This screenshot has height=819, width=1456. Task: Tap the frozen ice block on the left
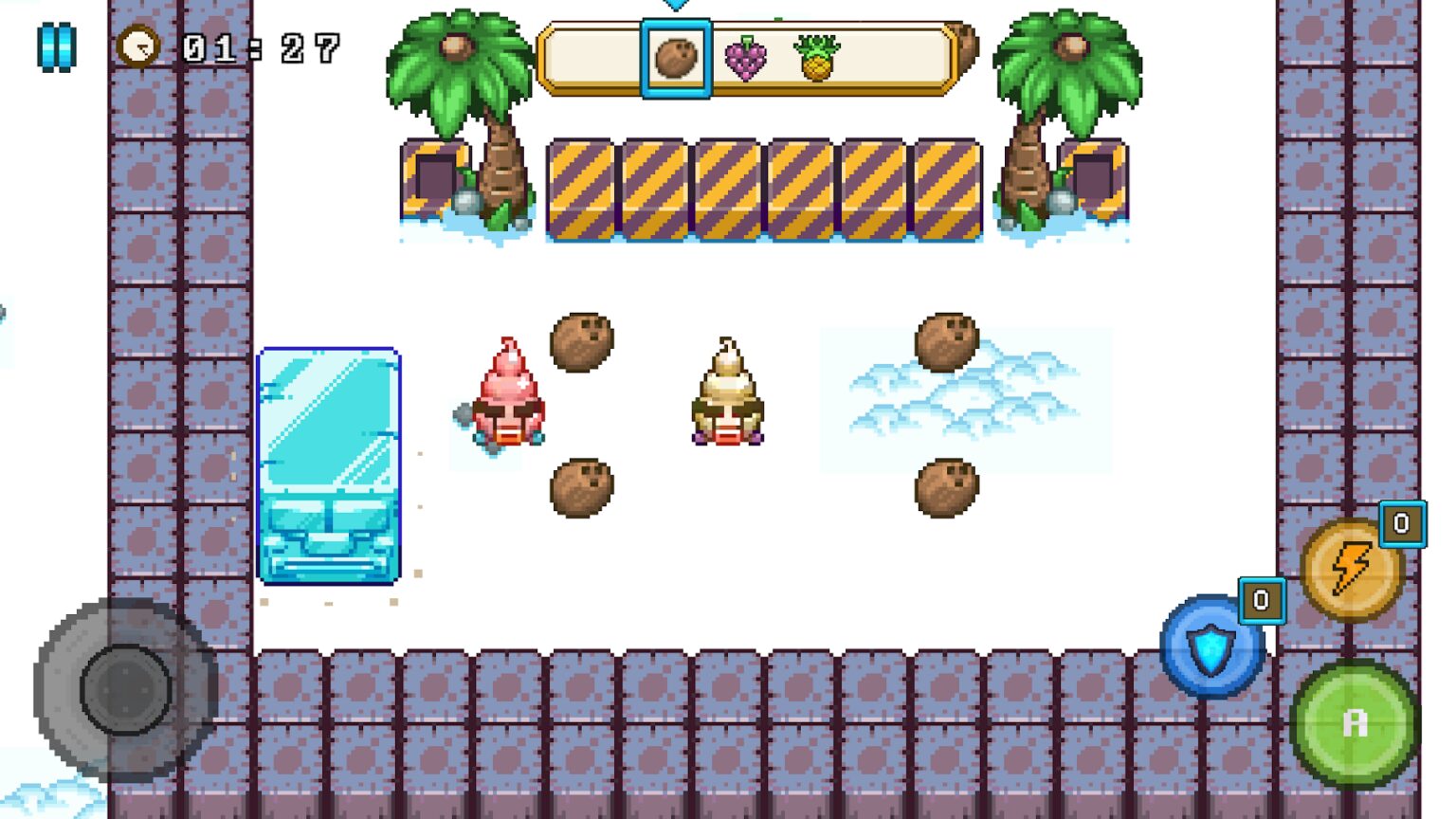point(330,464)
